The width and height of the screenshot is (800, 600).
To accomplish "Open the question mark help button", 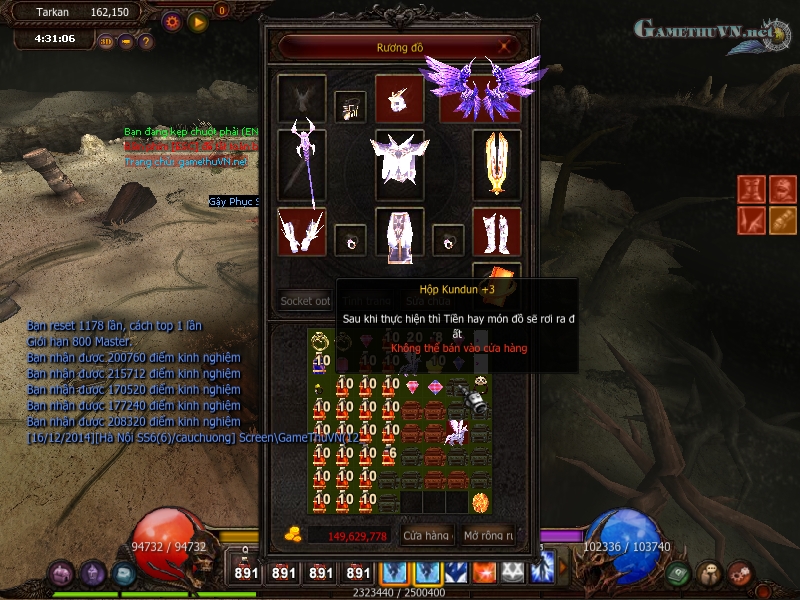I will (x=145, y=42).
